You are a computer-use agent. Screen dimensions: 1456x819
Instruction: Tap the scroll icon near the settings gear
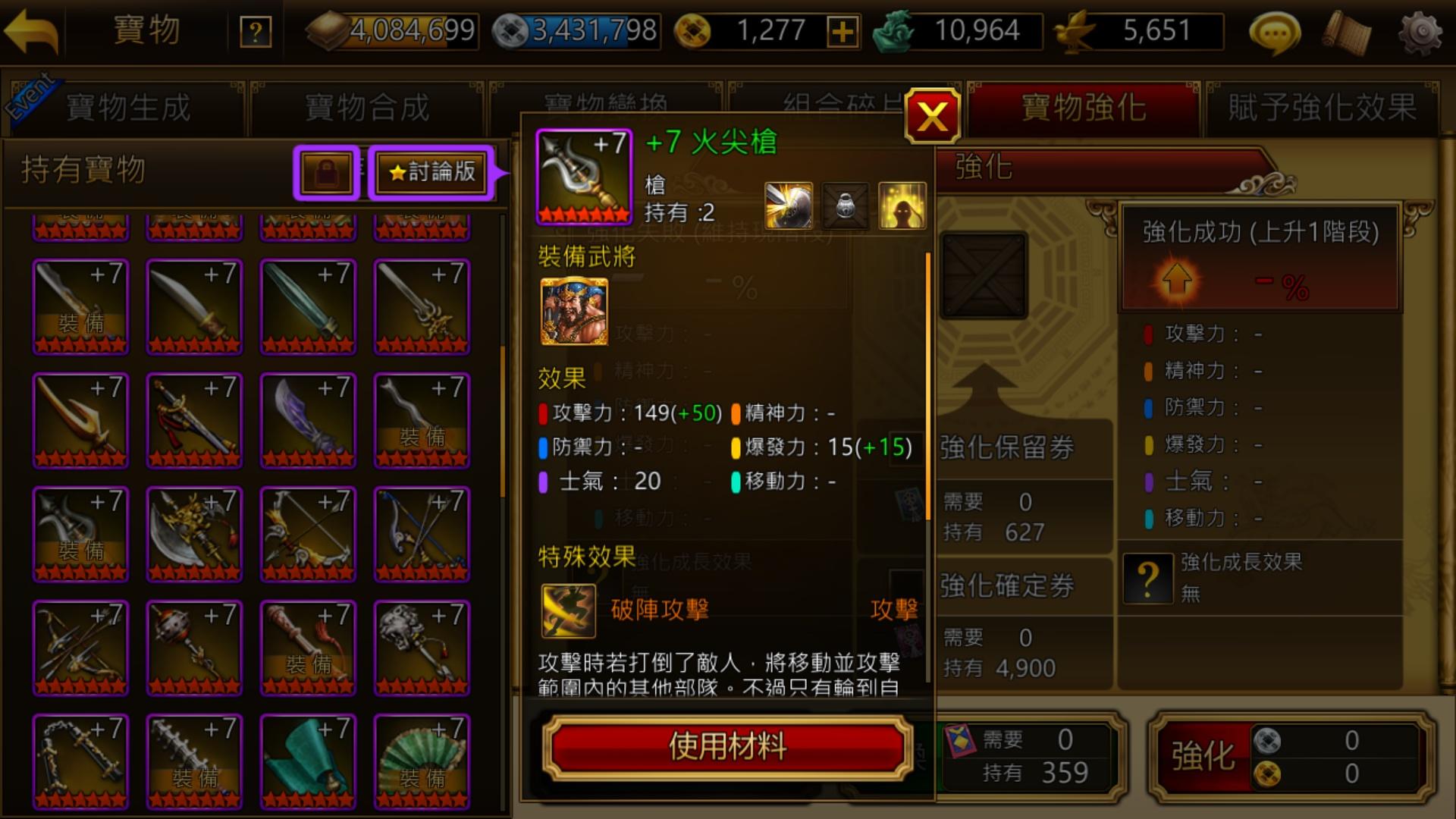point(1346,30)
